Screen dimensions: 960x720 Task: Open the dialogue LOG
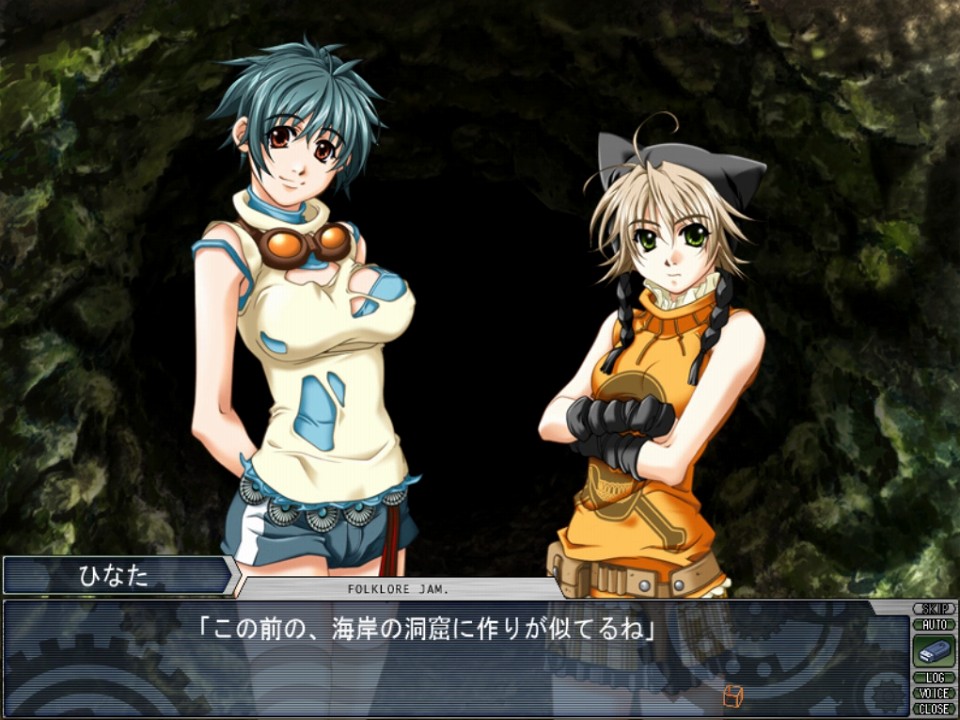tap(934, 678)
